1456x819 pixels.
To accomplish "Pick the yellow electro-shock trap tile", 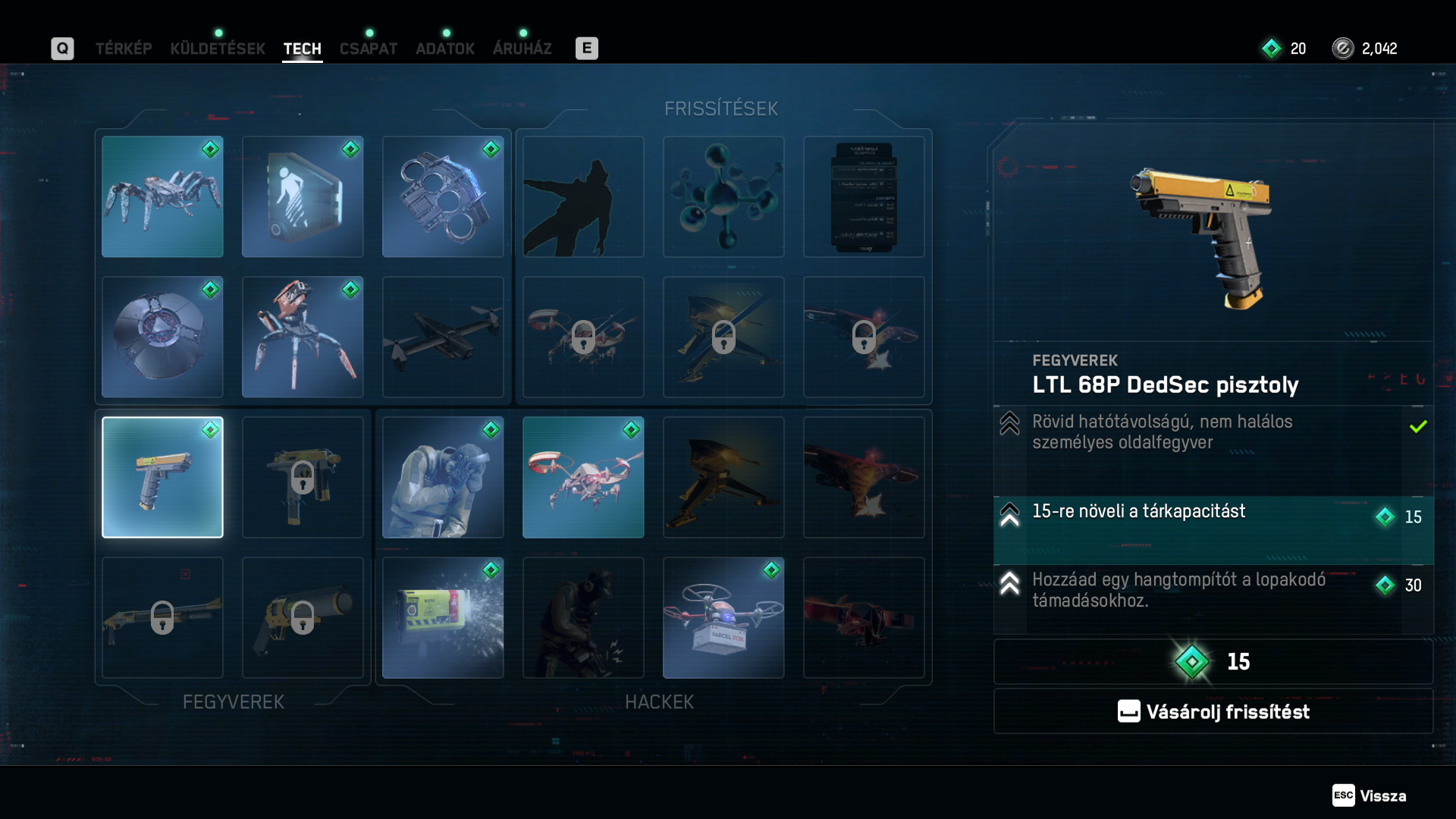I will pyautogui.click(x=443, y=617).
